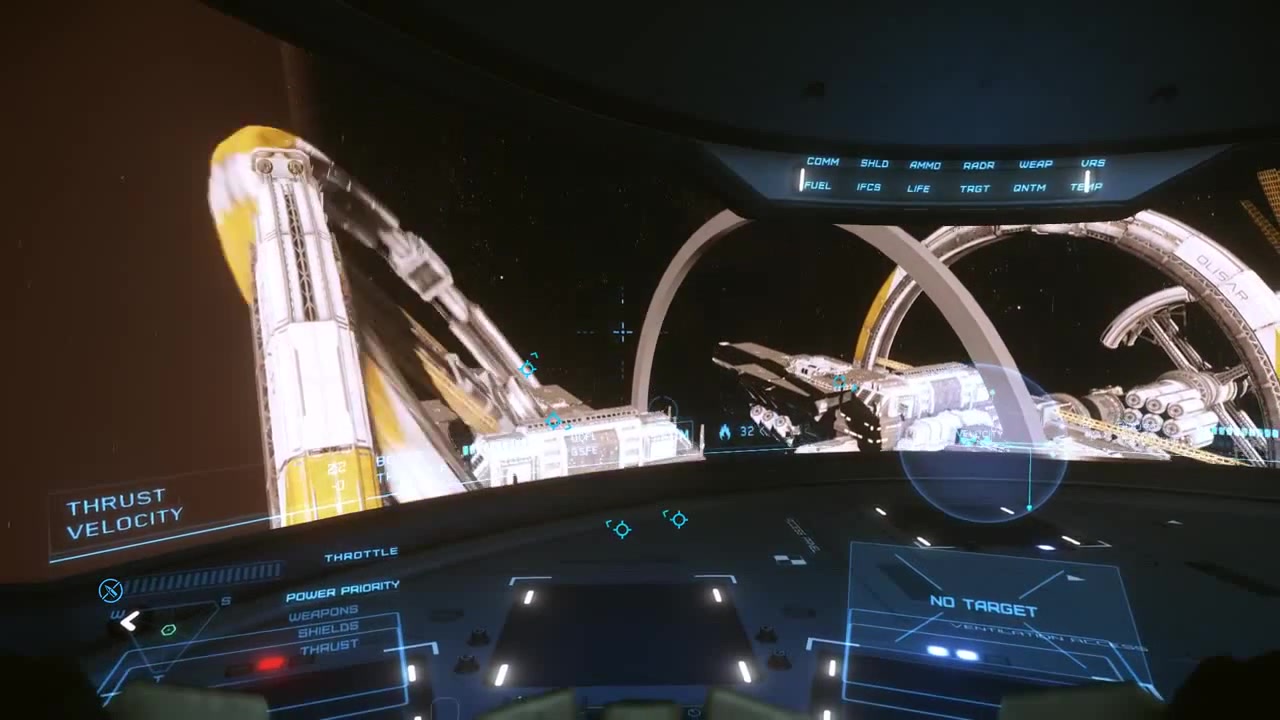Click the crossed-out missile icon

[110, 590]
